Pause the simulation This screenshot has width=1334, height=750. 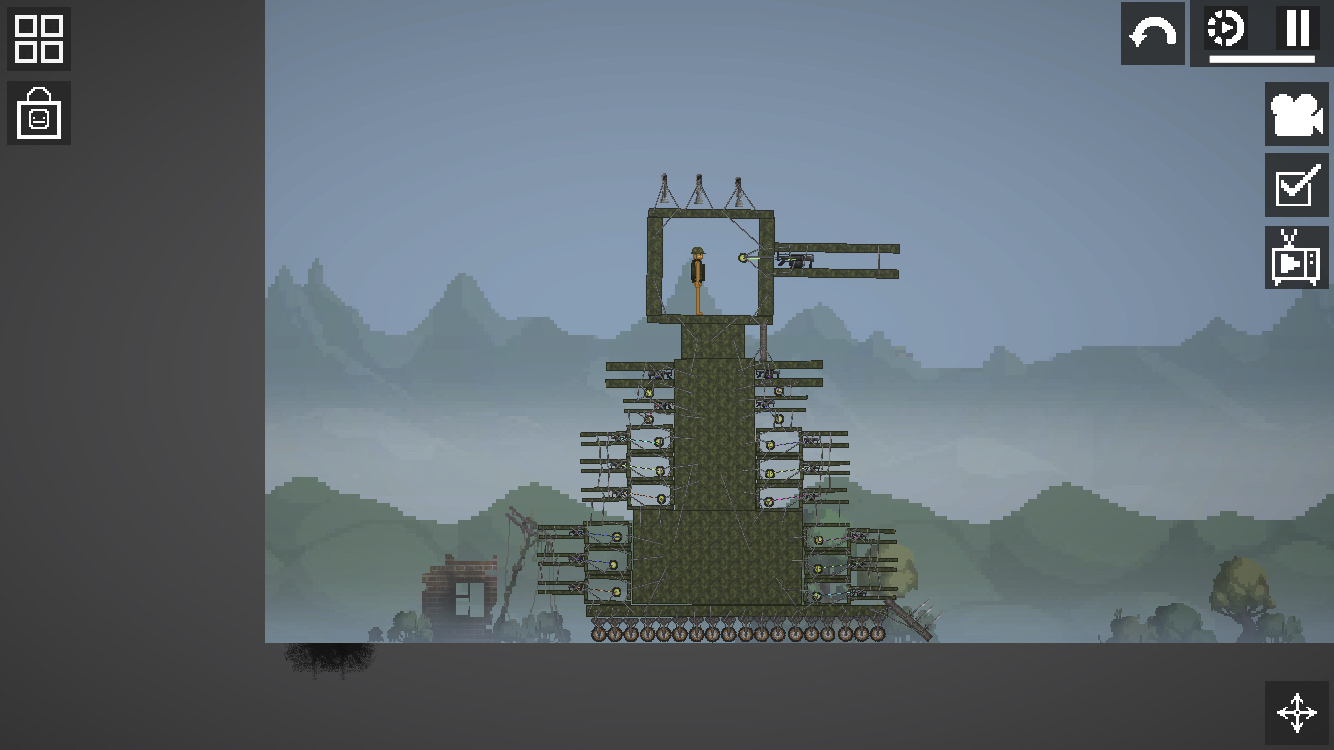coord(1297,29)
